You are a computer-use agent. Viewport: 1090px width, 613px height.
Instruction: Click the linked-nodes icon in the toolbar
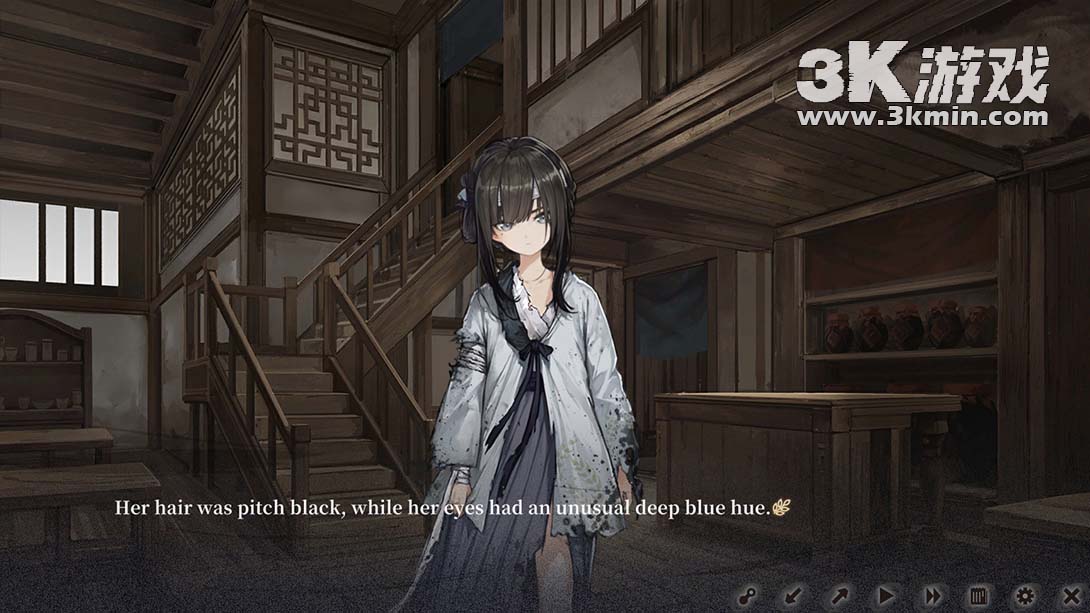pos(745,596)
